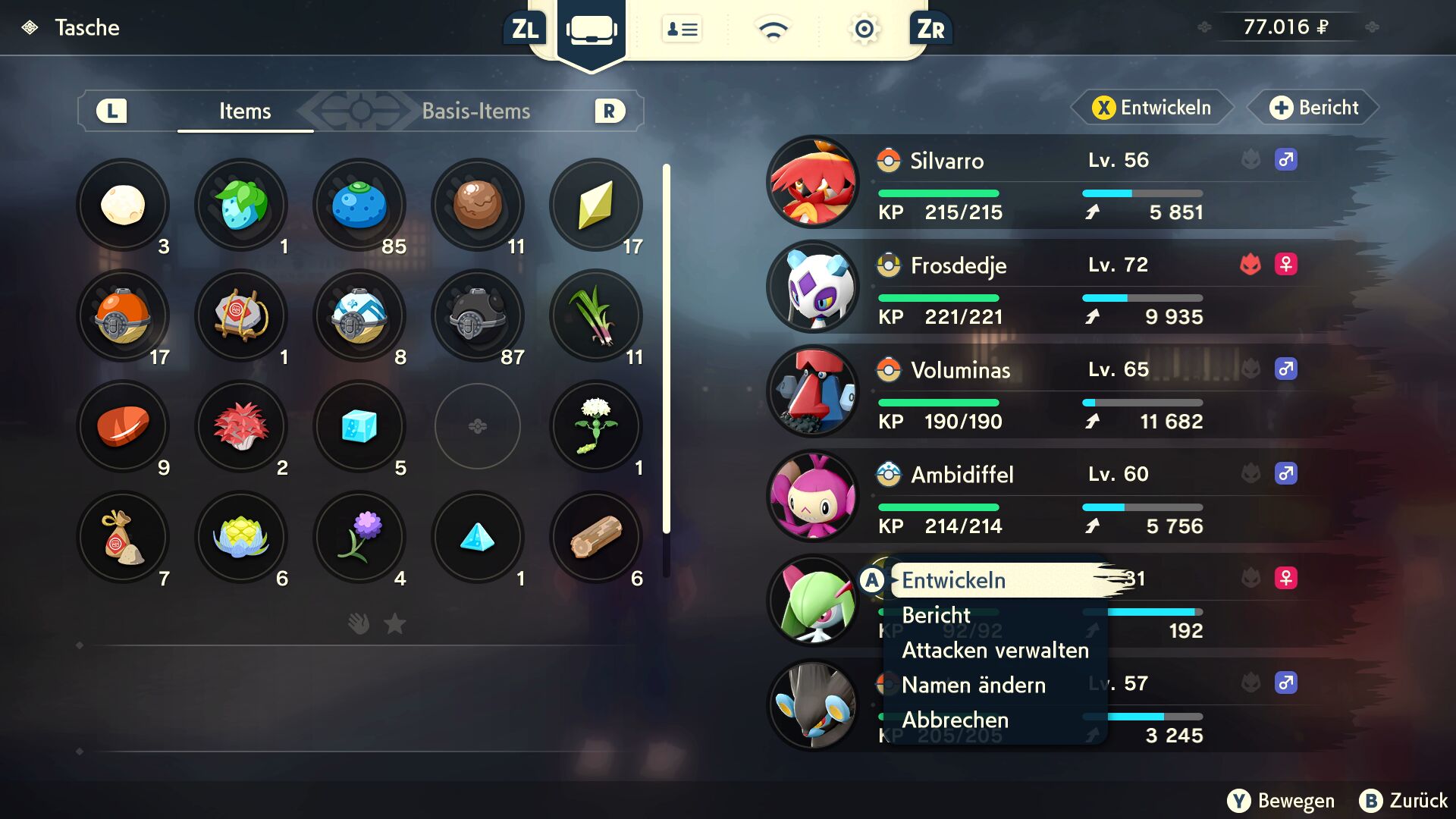Choose Namen ändern menu entry
Image resolution: width=1456 pixels, height=819 pixels.
point(974,685)
